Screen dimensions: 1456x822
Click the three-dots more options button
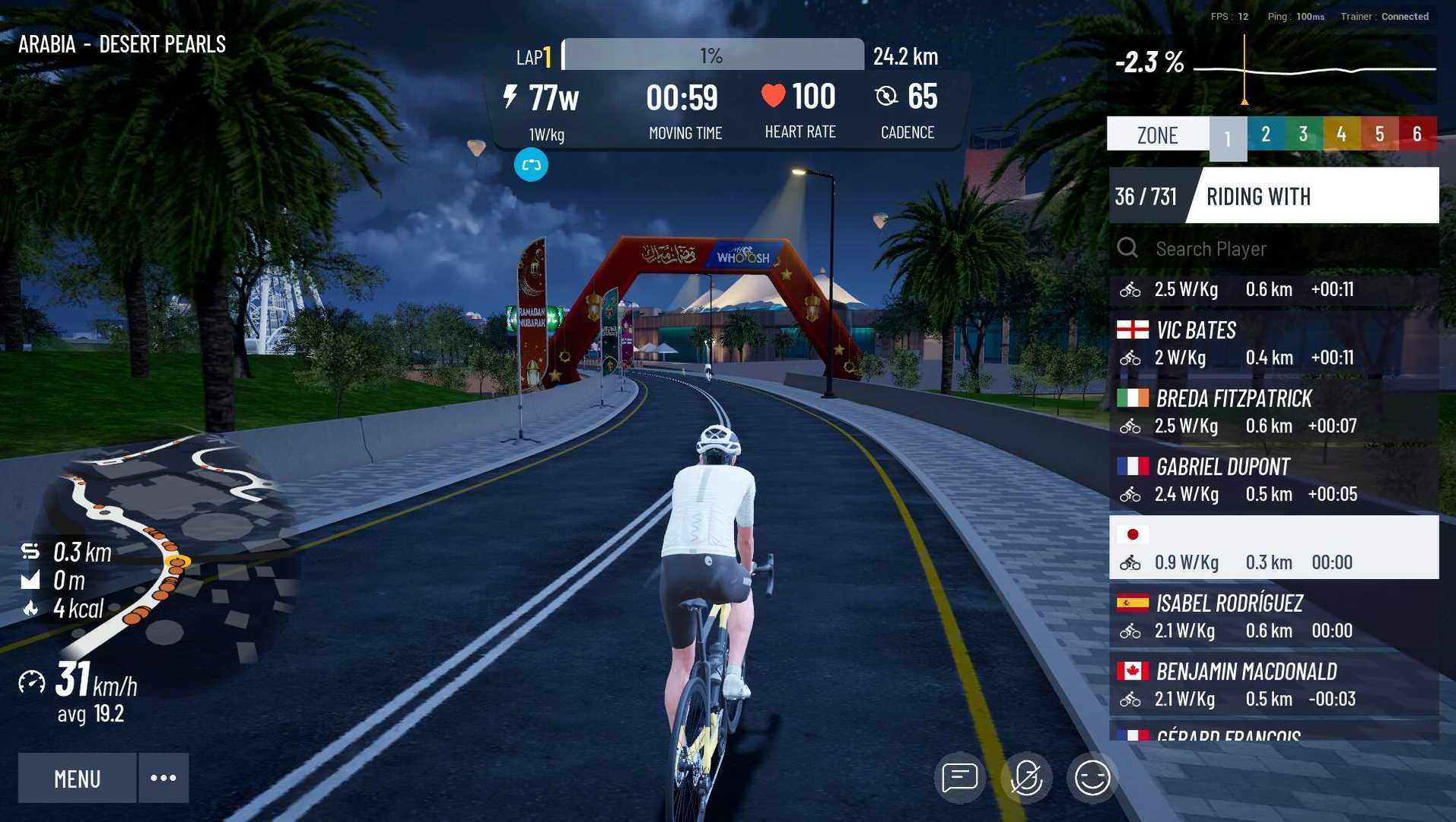(164, 778)
